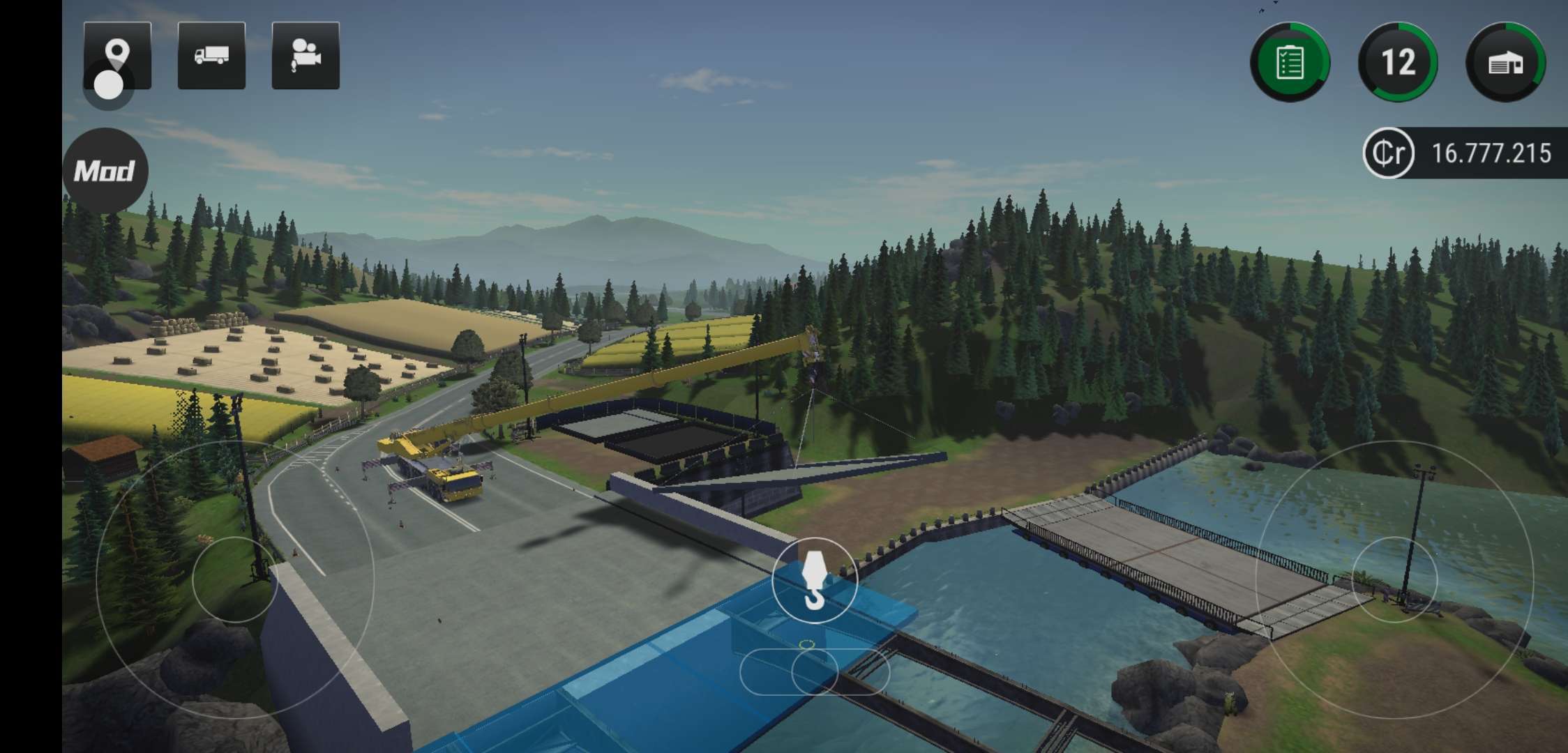Open the Mod menu
The height and width of the screenshot is (753, 1568).
click(x=105, y=171)
